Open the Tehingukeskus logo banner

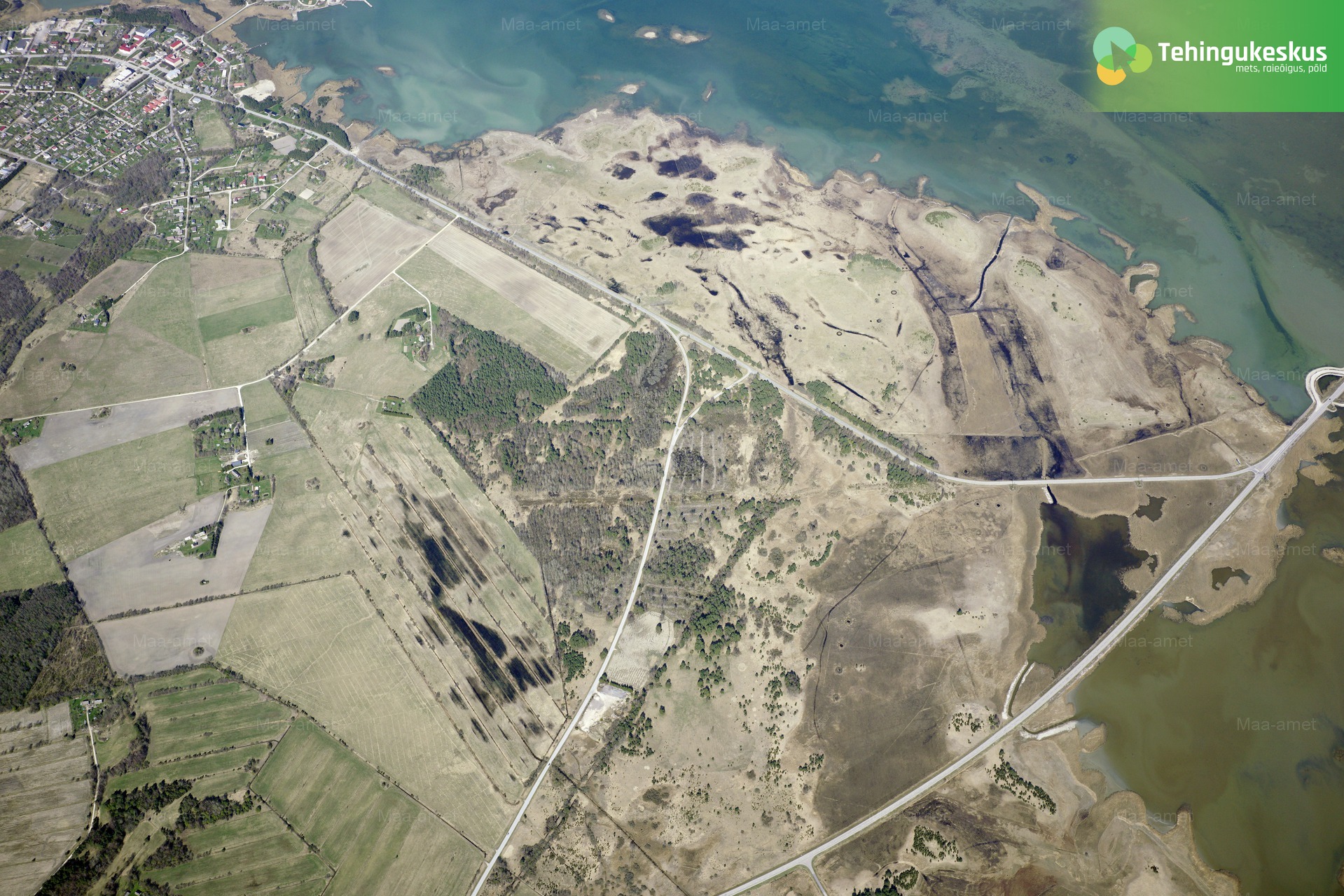[1210, 55]
